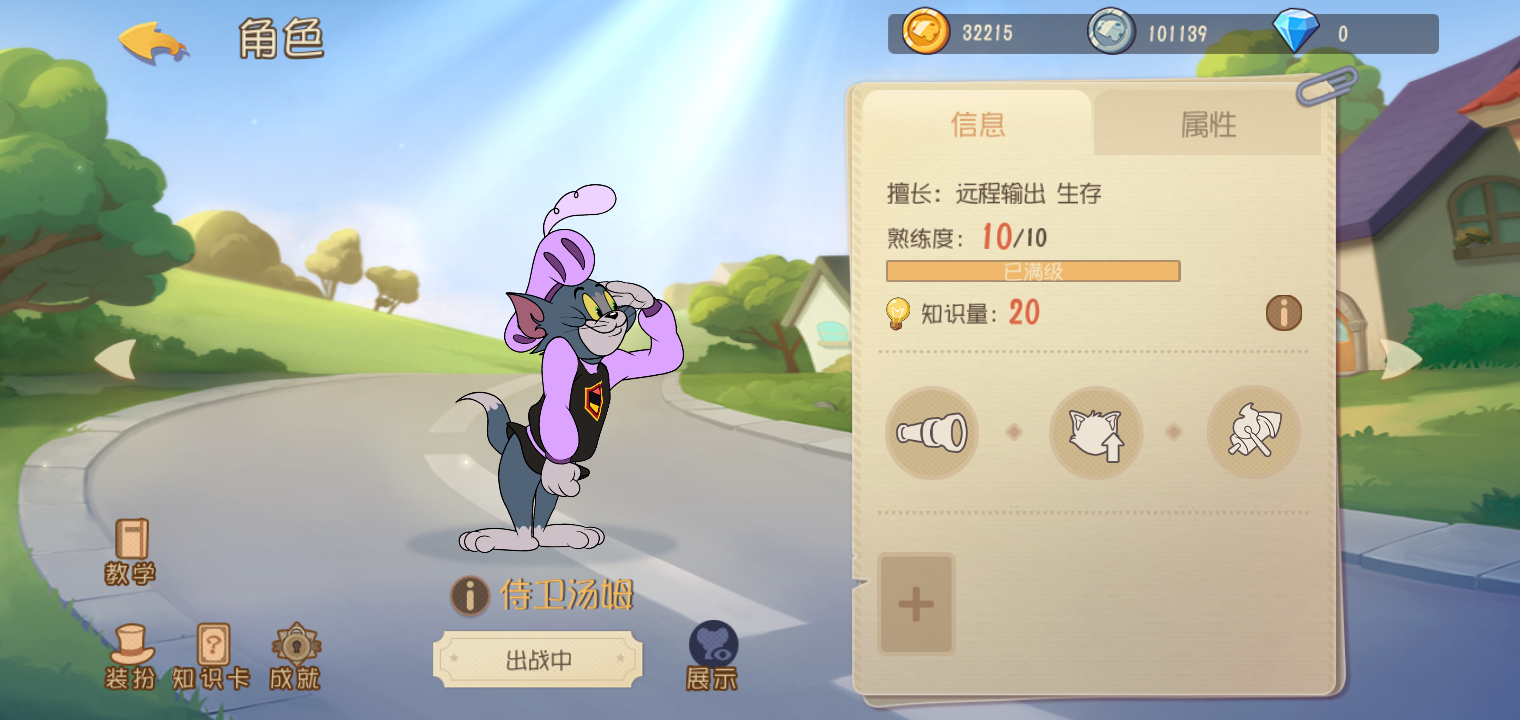1520x720 pixels.
Task: Switch to the 属性 tab
Action: (1207, 124)
